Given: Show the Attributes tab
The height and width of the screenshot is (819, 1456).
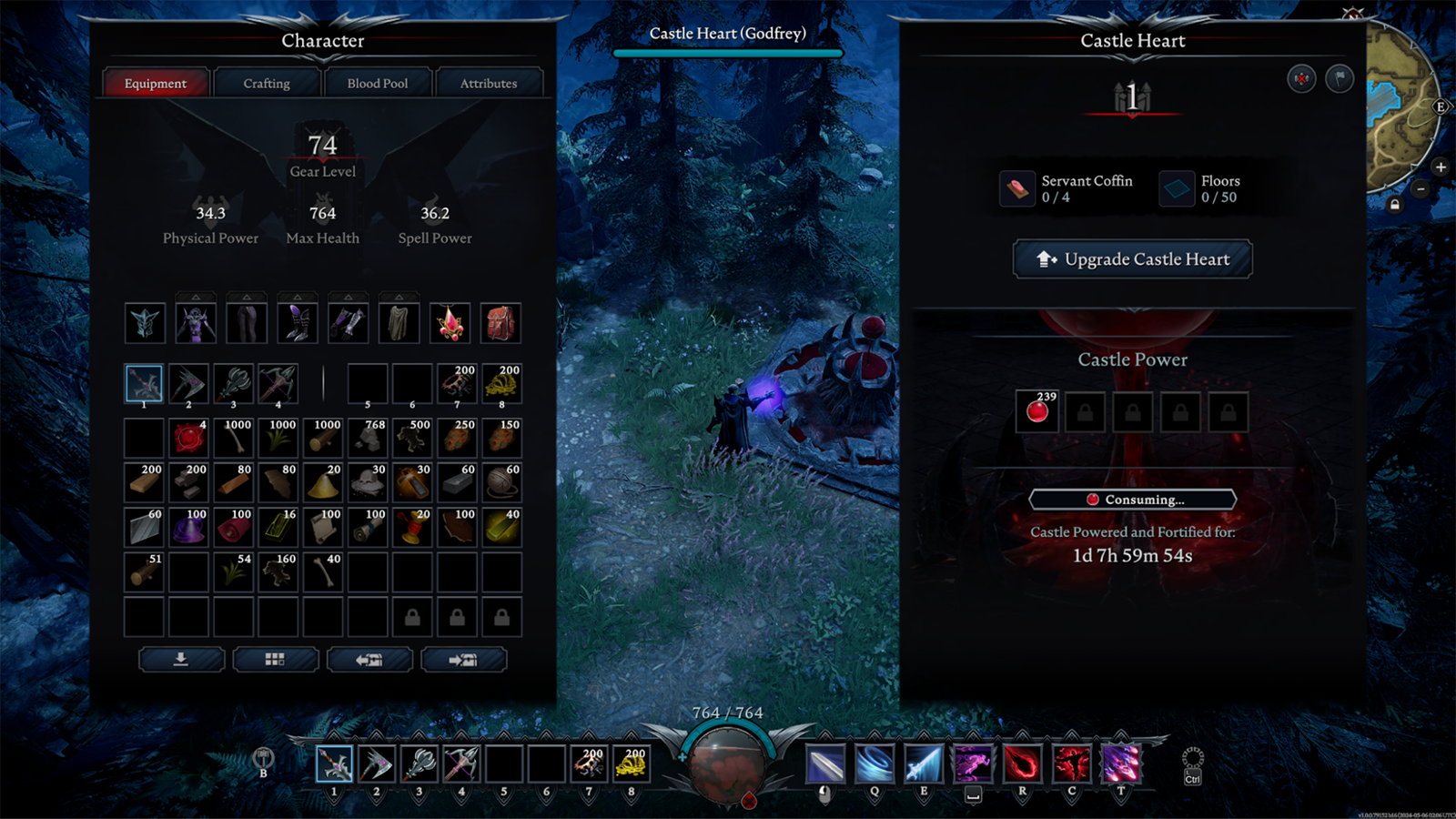Looking at the screenshot, I should [x=489, y=83].
